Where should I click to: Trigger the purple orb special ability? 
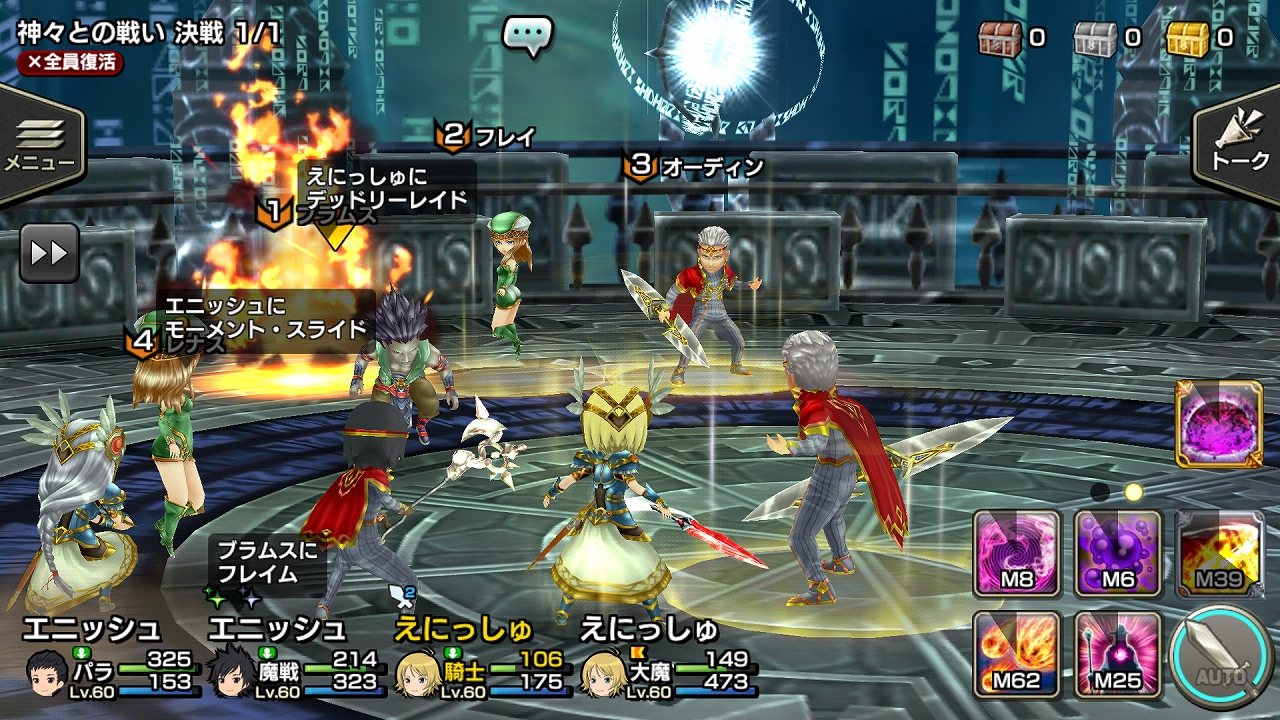[x=1219, y=424]
